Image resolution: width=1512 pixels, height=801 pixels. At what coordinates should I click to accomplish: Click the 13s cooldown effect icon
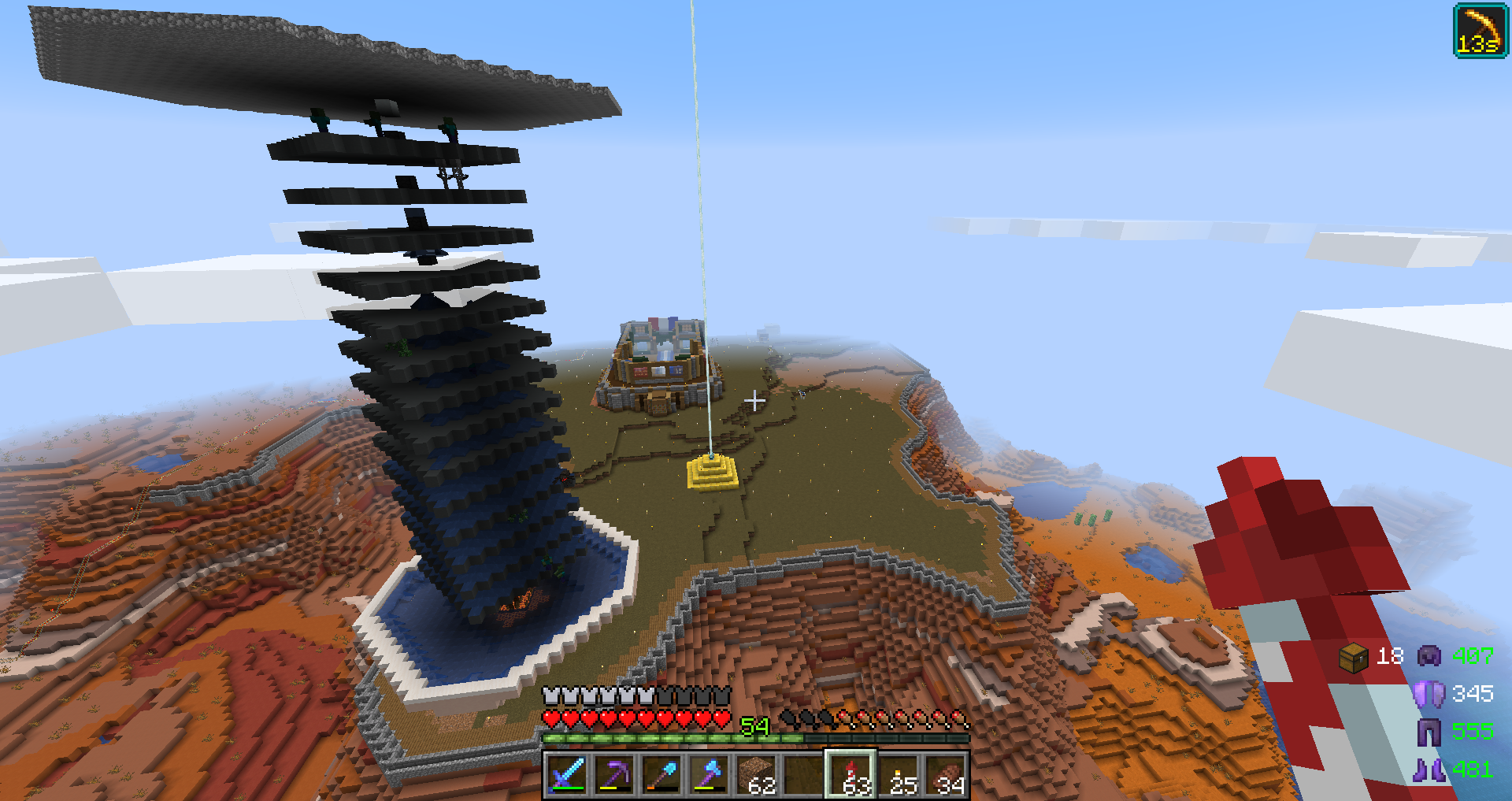coord(1480,31)
